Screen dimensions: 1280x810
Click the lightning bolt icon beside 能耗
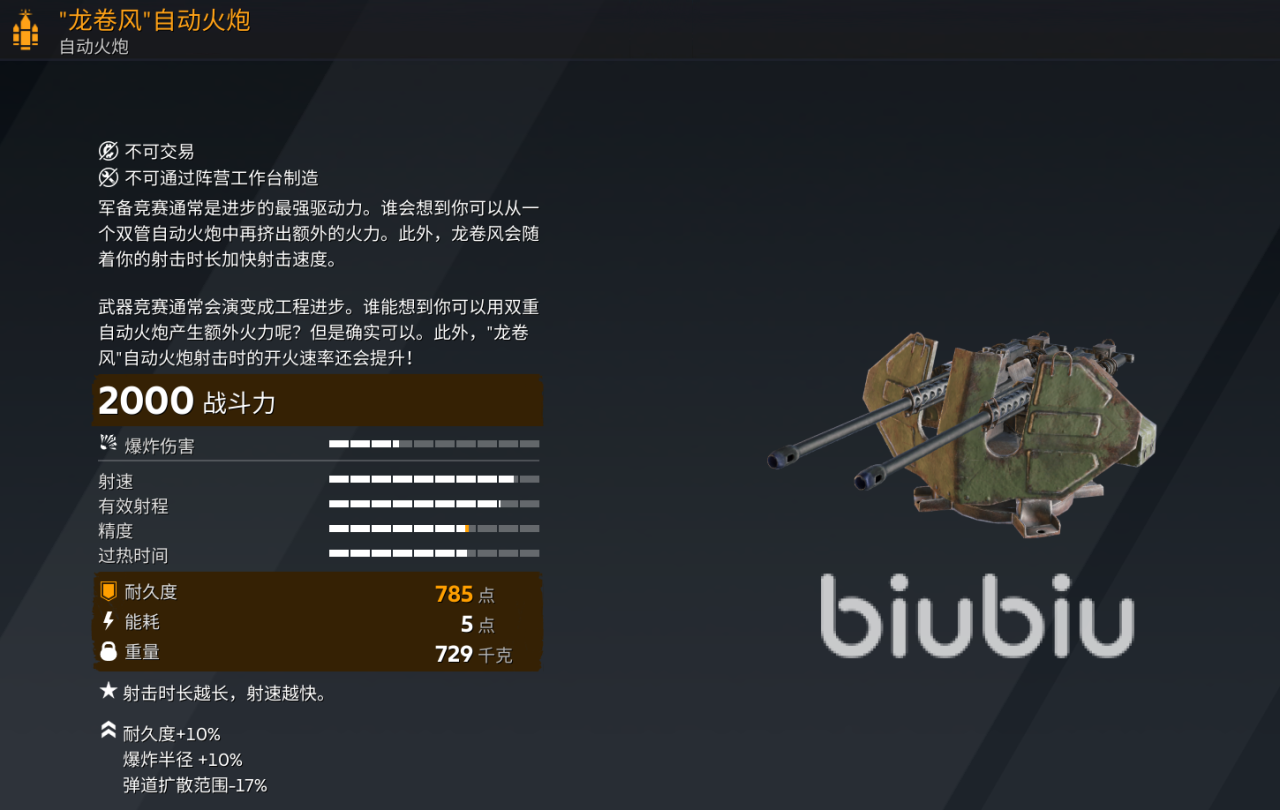106,622
